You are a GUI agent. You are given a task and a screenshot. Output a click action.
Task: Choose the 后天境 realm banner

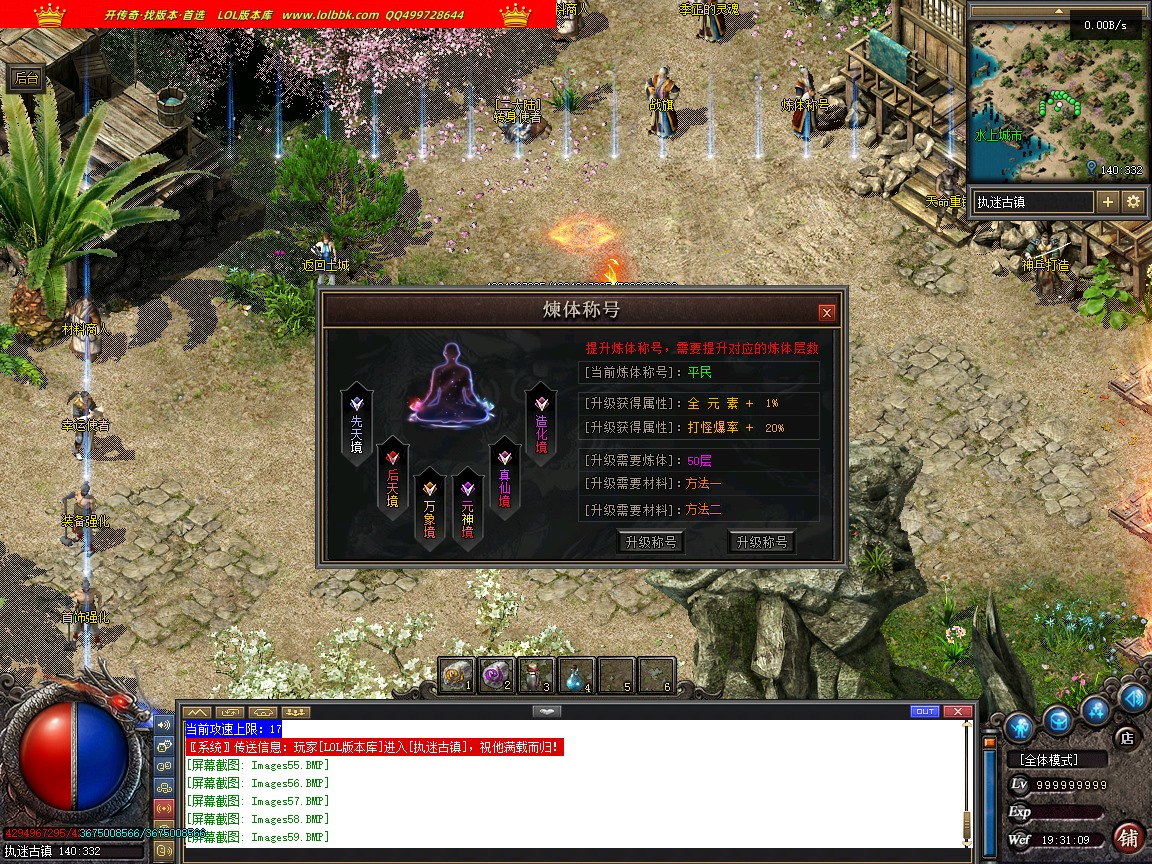coord(393,478)
